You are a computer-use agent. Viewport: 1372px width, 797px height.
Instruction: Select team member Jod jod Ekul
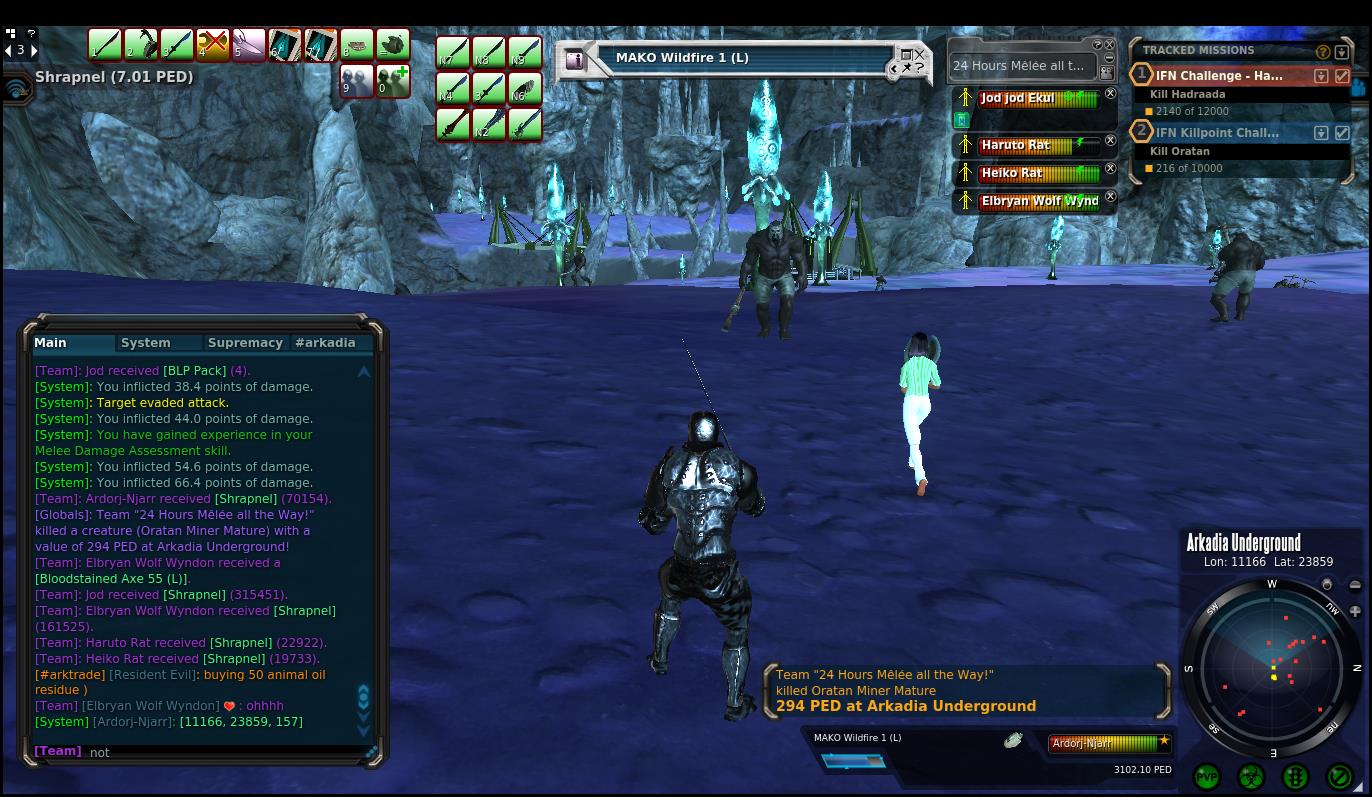1039,98
